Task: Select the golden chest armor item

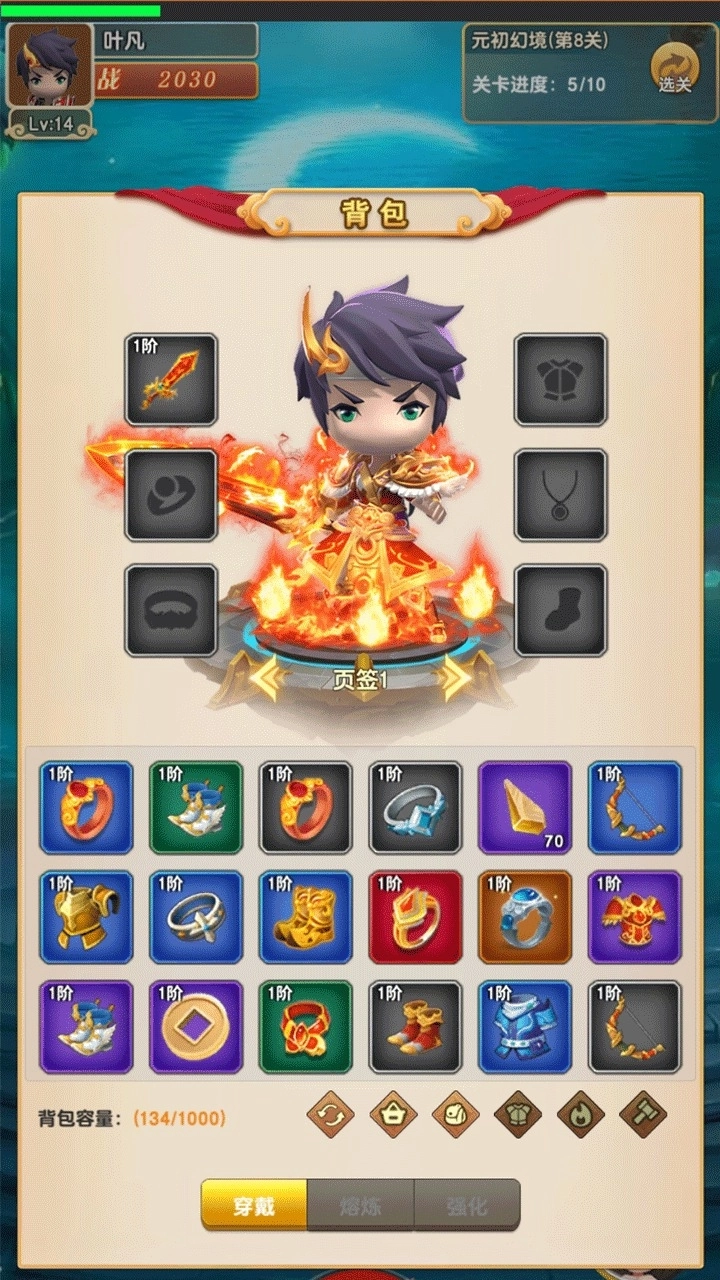Action: [86, 917]
